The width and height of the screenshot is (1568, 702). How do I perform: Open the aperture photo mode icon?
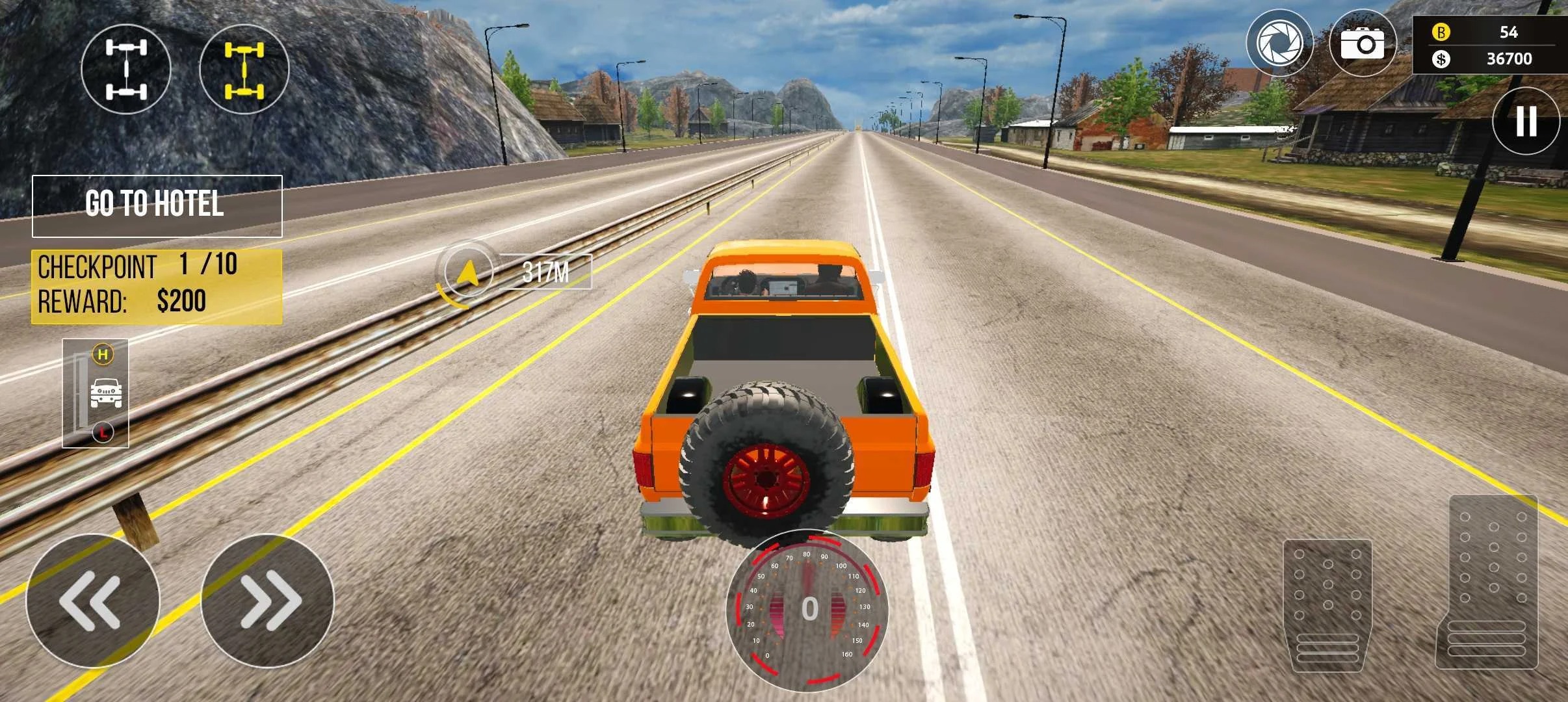coord(1281,44)
